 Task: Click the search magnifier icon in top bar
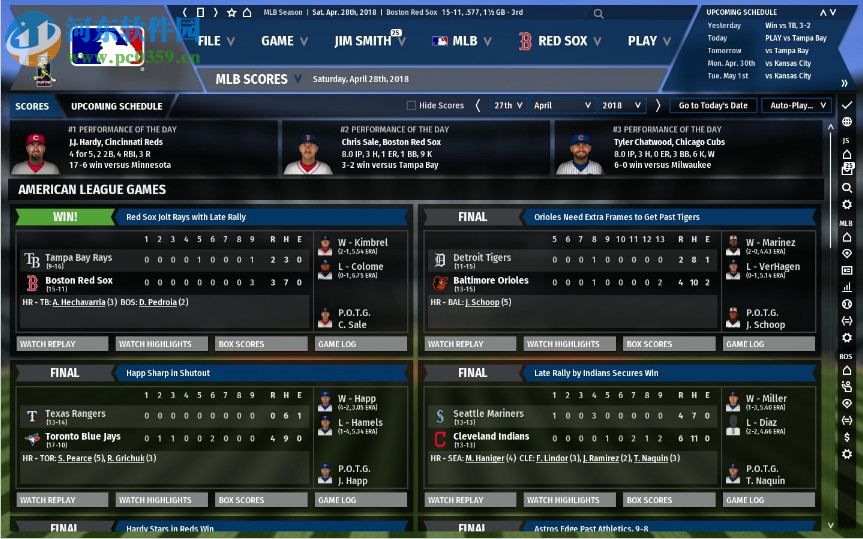coord(598,14)
